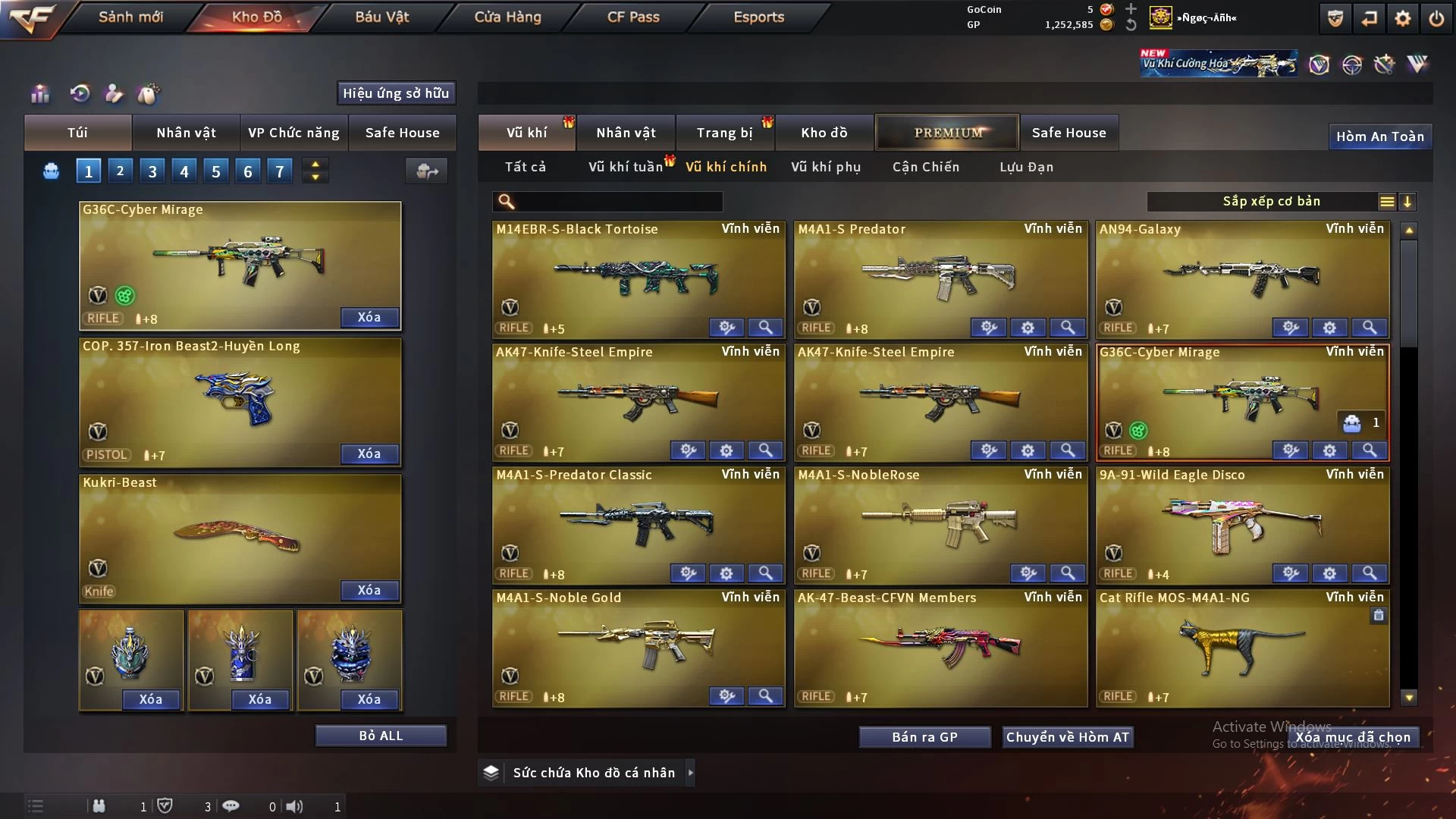This screenshot has width=1456, height=819.
Task: Choose bag loadout number 3
Action: point(152,171)
